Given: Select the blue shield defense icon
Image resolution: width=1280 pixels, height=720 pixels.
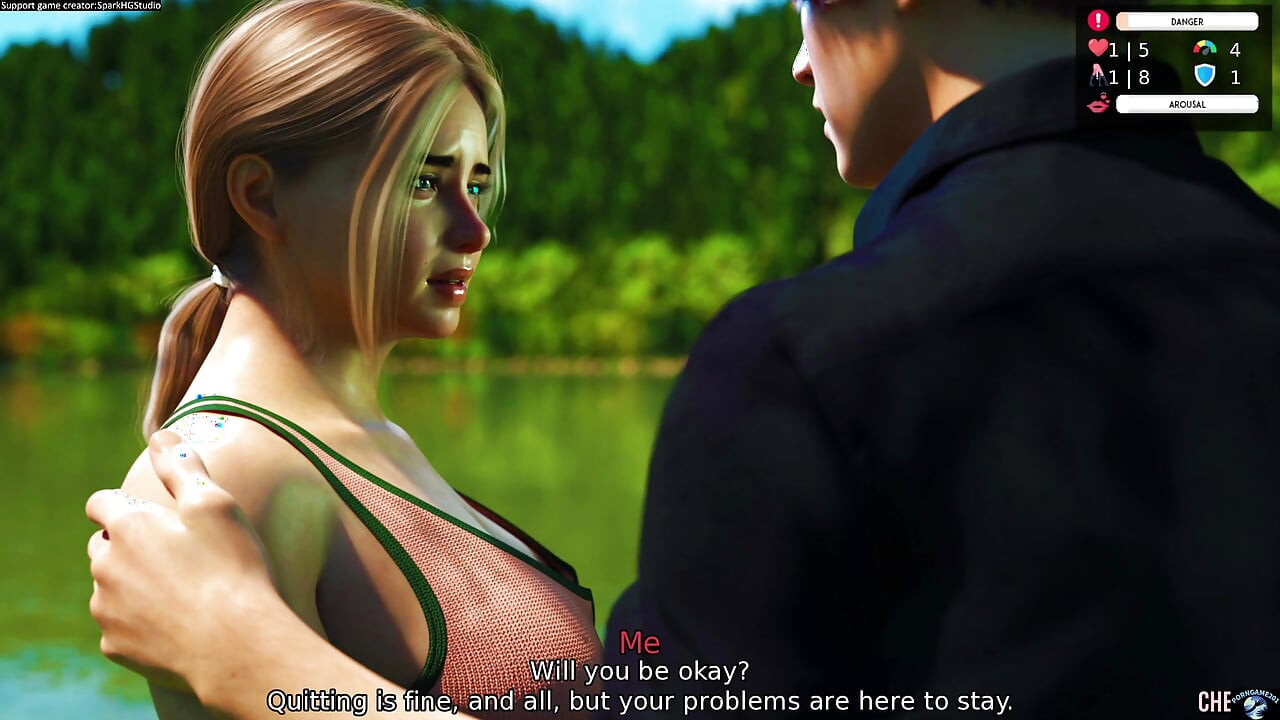Looking at the screenshot, I should pyautogui.click(x=1204, y=74).
